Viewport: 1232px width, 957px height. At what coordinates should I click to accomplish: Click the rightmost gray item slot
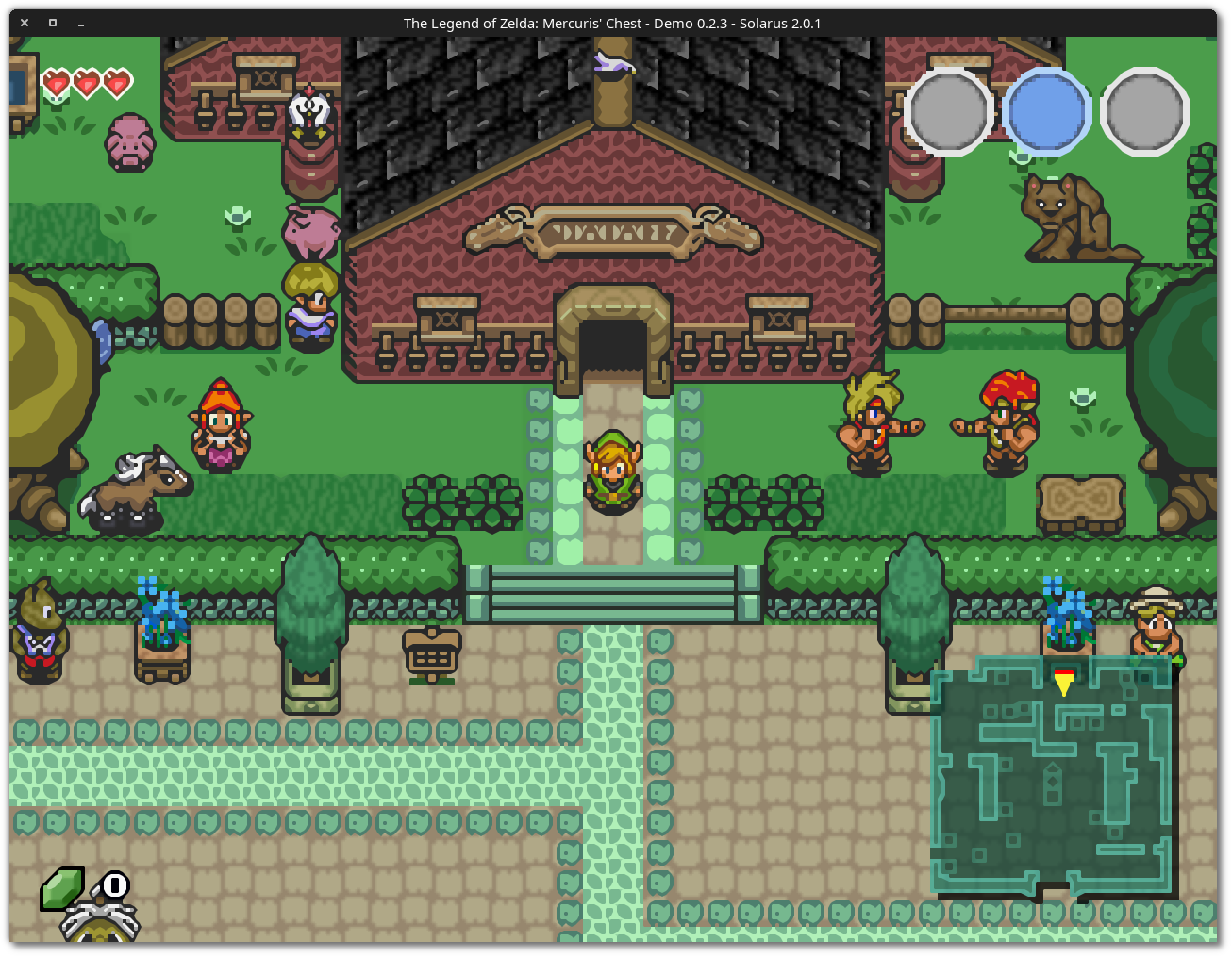(1141, 110)
